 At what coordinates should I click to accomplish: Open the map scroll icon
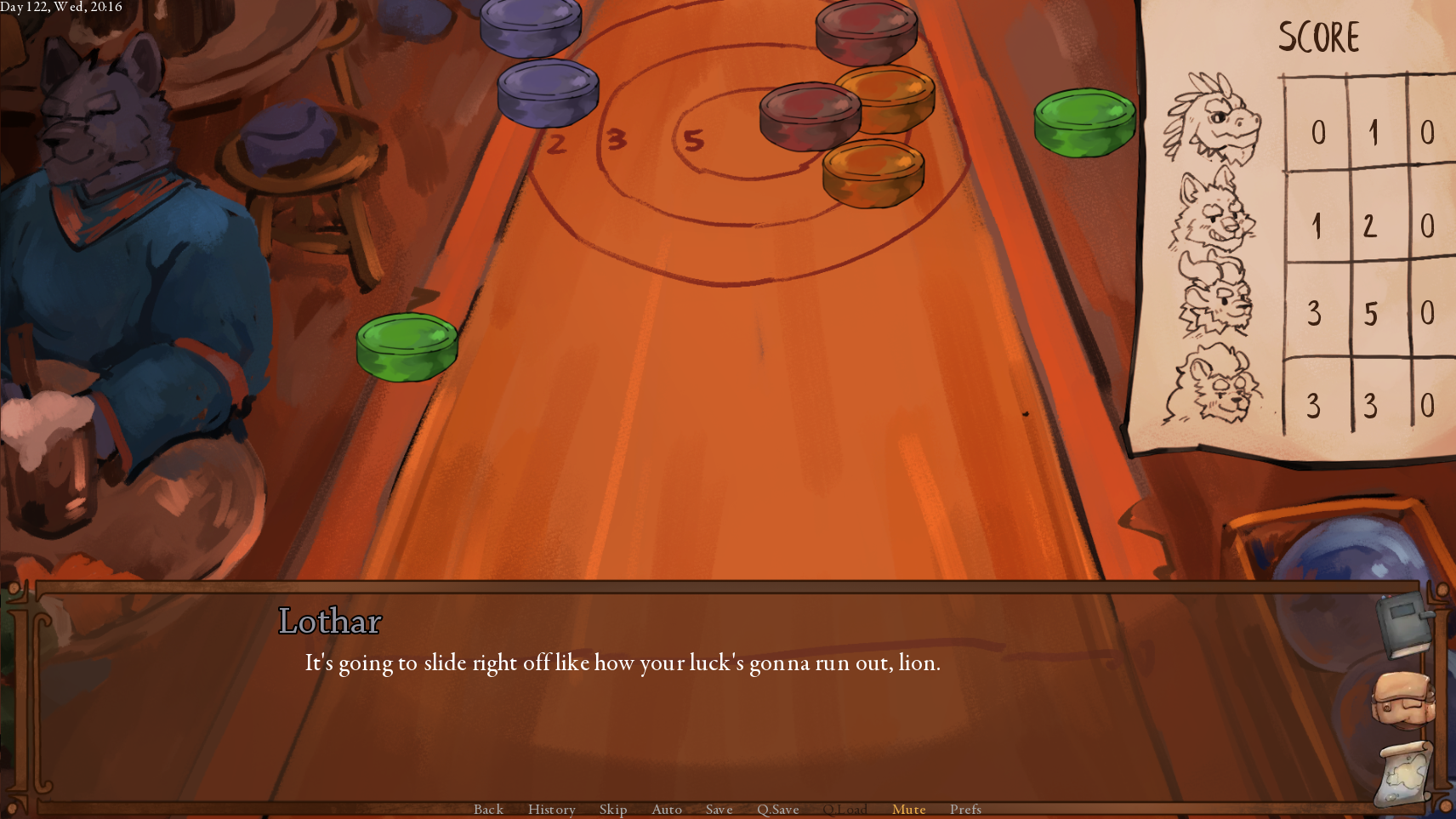coord(1403,773)
